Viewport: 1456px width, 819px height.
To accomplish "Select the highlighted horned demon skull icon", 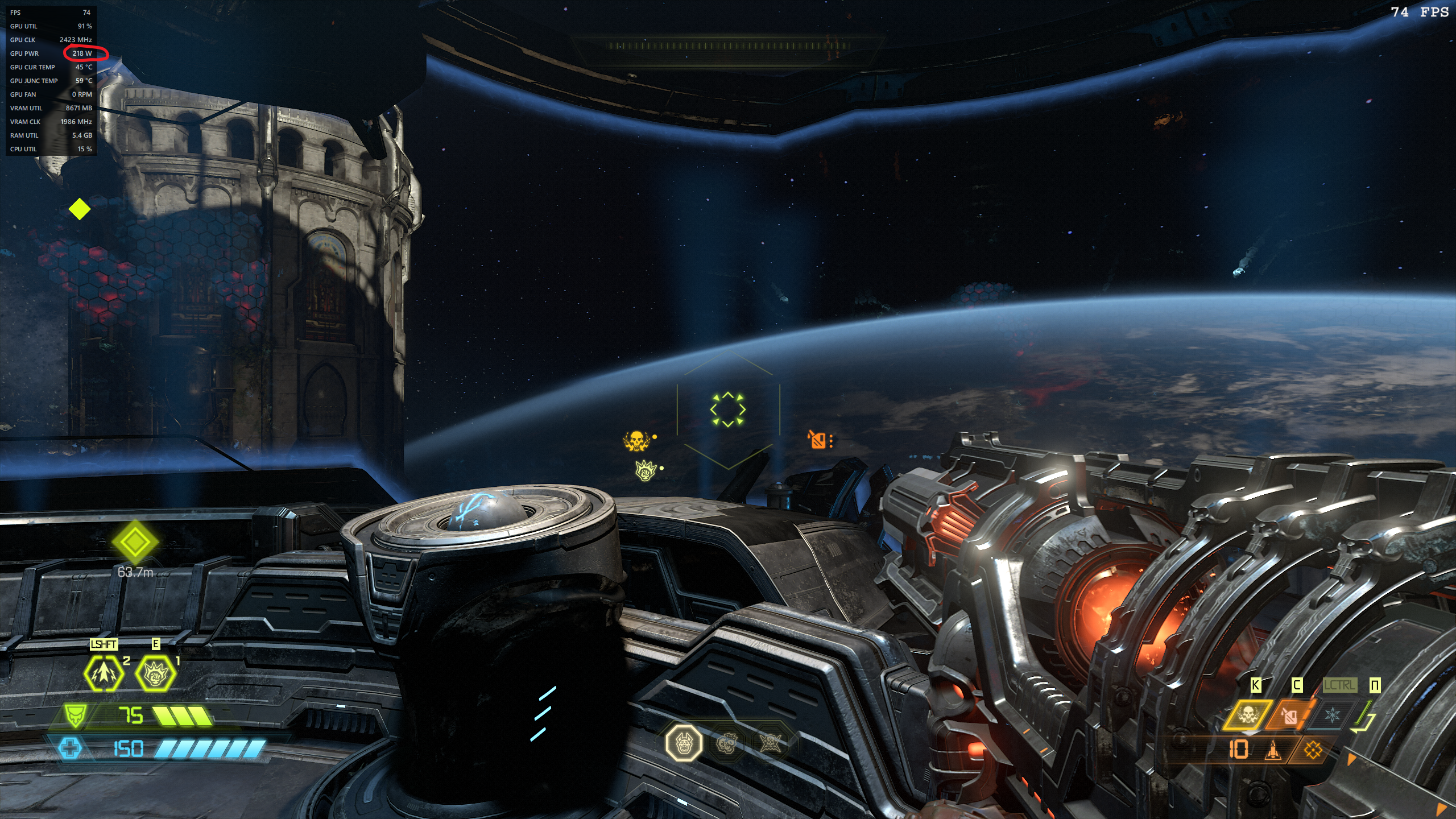I will click(x=684, y=742).
